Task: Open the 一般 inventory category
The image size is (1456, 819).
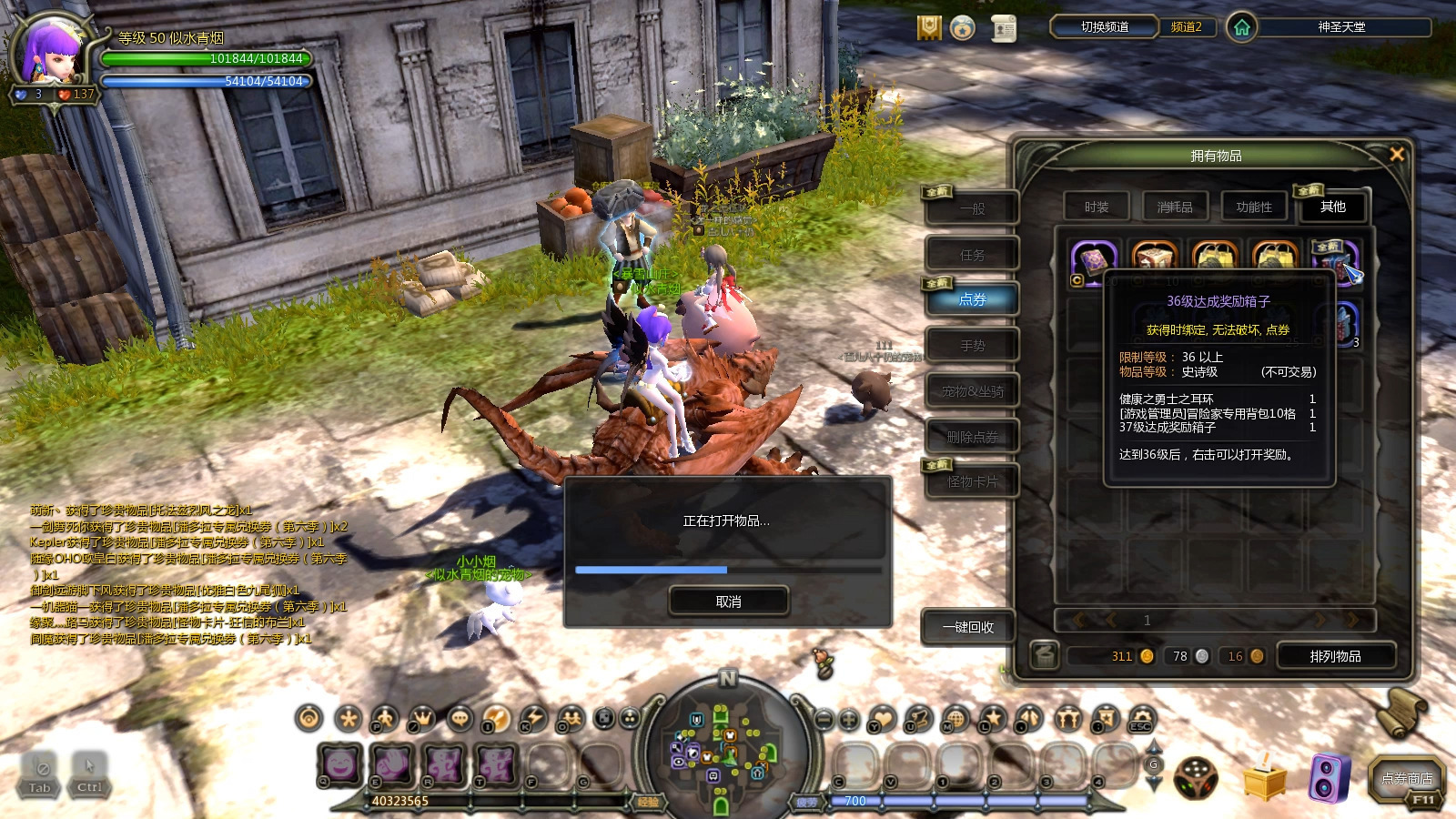Action: tap(972, 209)
